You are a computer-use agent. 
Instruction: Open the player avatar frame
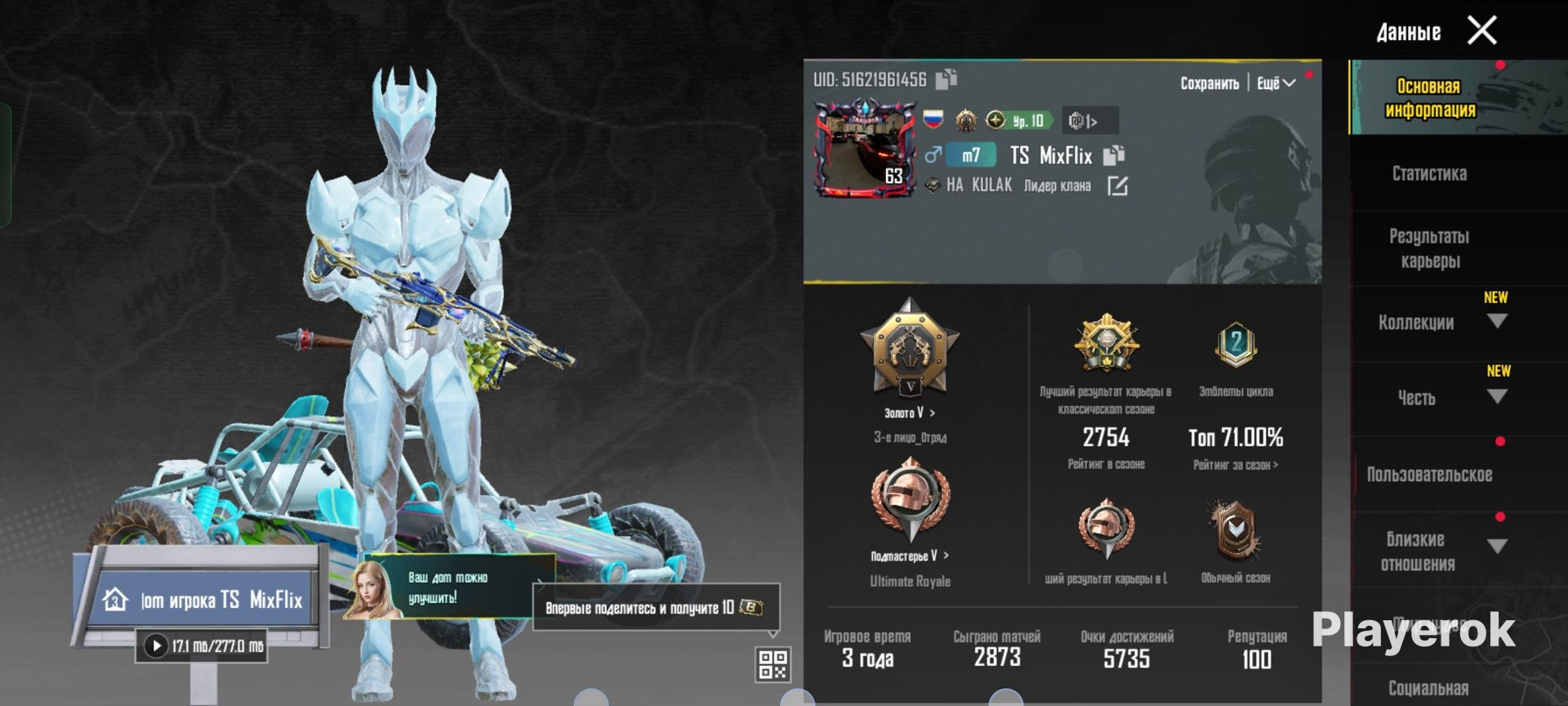[x=866, y=149]
